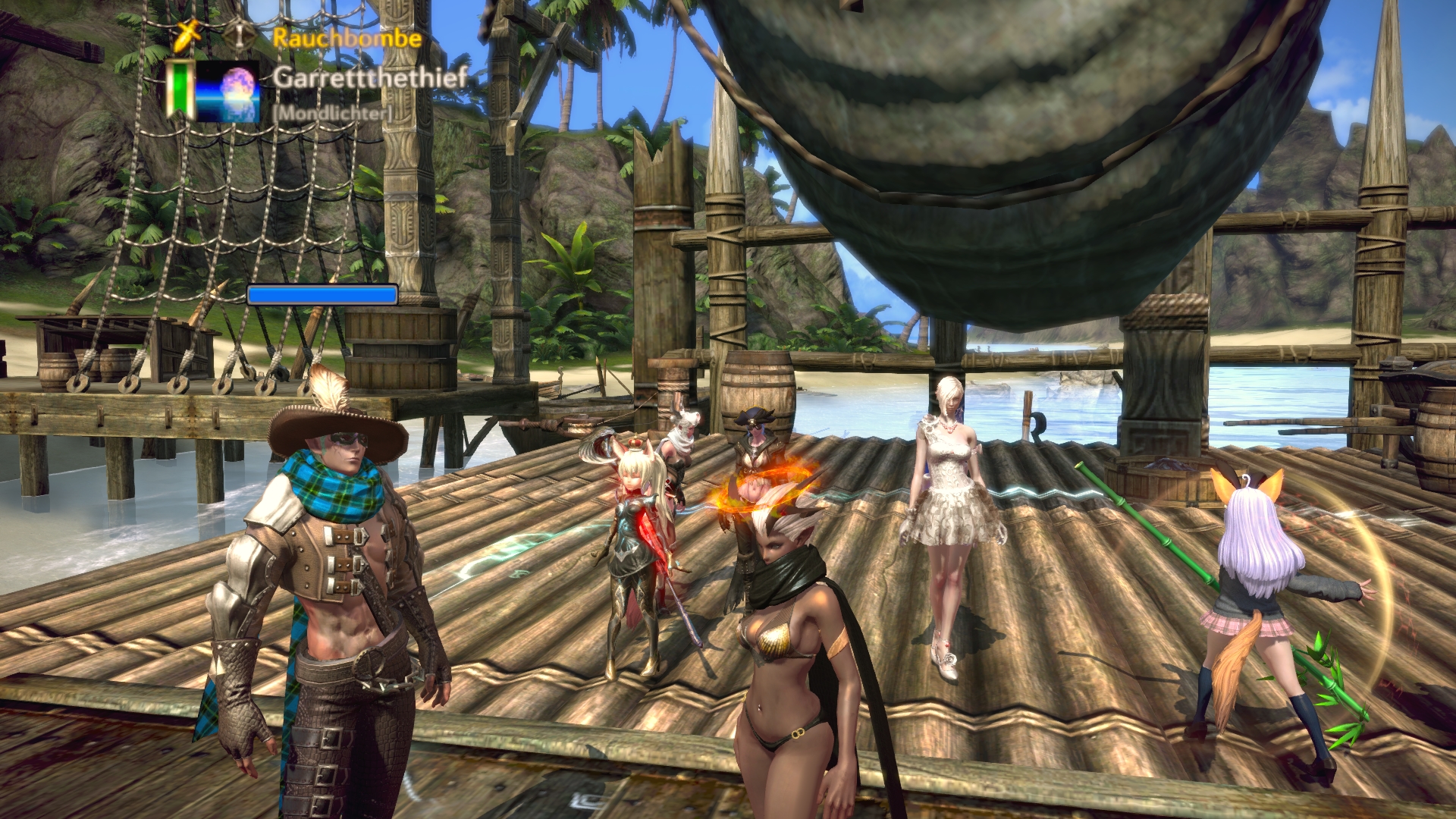Click the green banner flag icon
The width and height of the screenshot is (1456, 819).
[180, 90]
